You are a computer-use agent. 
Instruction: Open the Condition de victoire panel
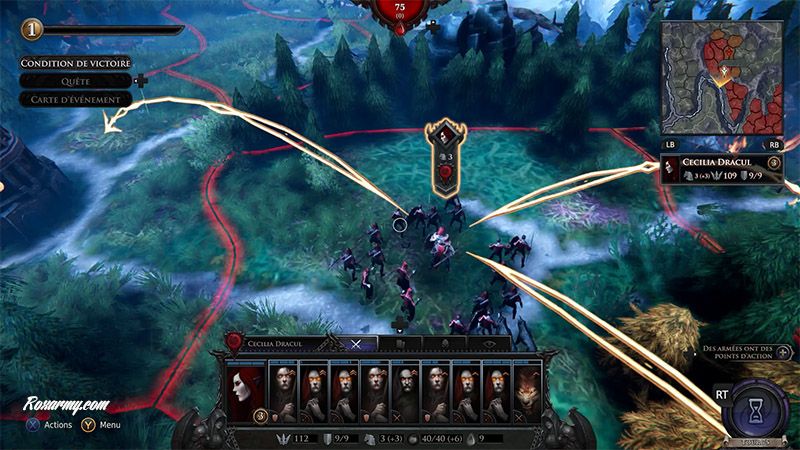click(x=75, y=64)
